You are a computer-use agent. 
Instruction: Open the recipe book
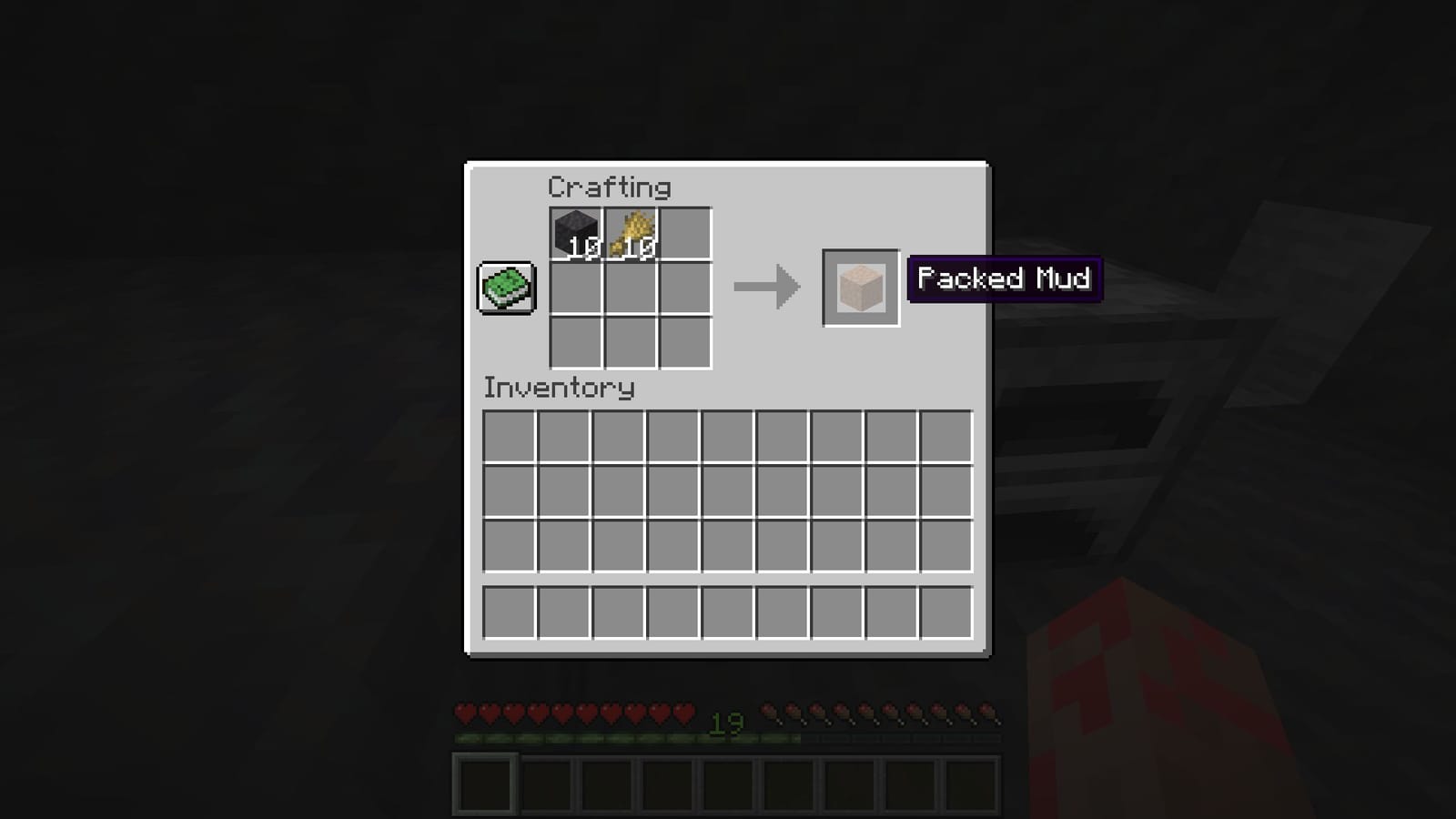tap(504, 287)
